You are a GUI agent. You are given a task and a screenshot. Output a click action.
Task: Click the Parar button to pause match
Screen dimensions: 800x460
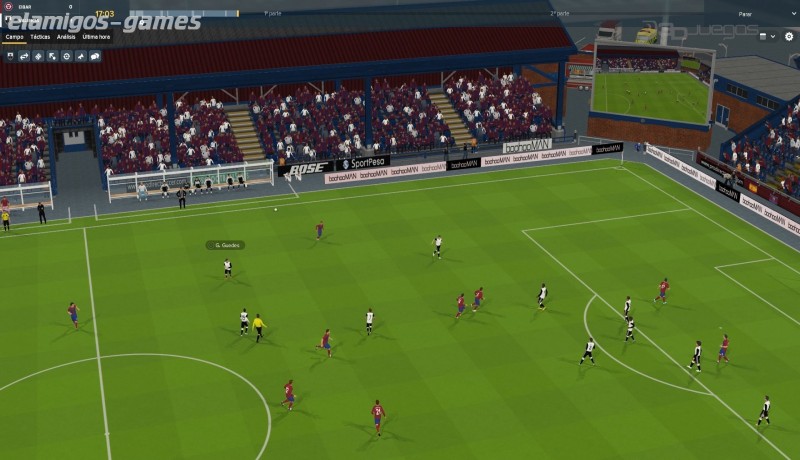pyautogui.click(x=745, y=15)
